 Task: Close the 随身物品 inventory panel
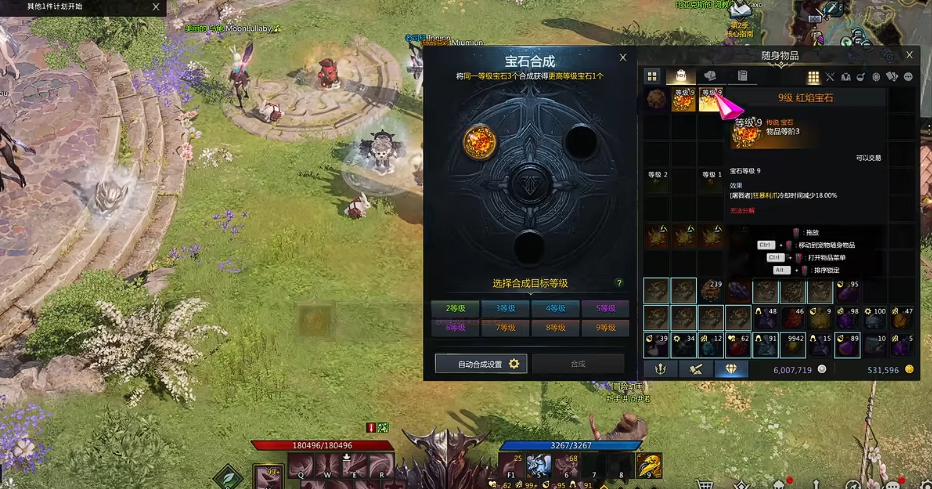[x=909, y=56]
